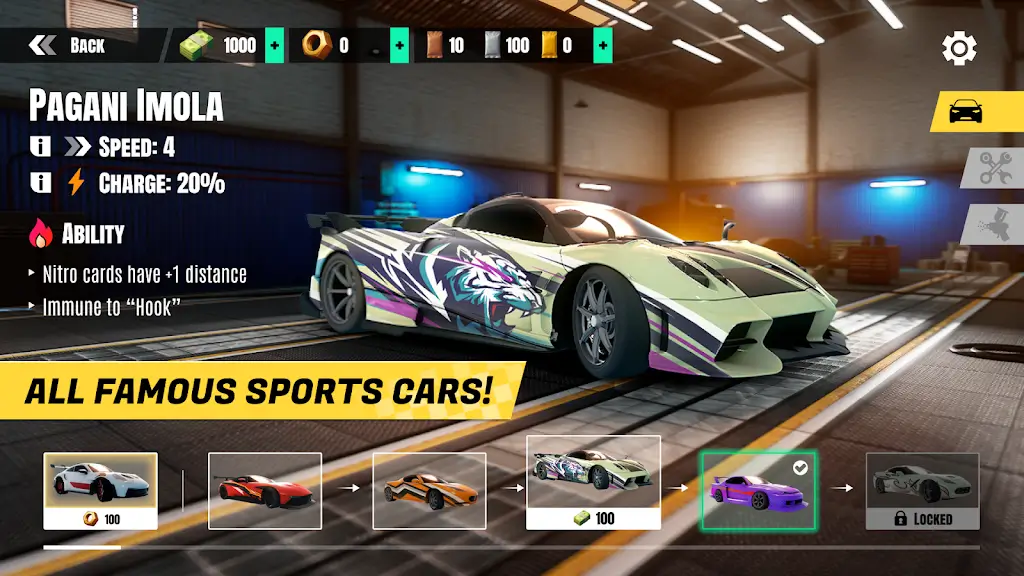The image size is (1024, 576).
Task: Open the gear settings menu
Action: (x=959, y=47)
